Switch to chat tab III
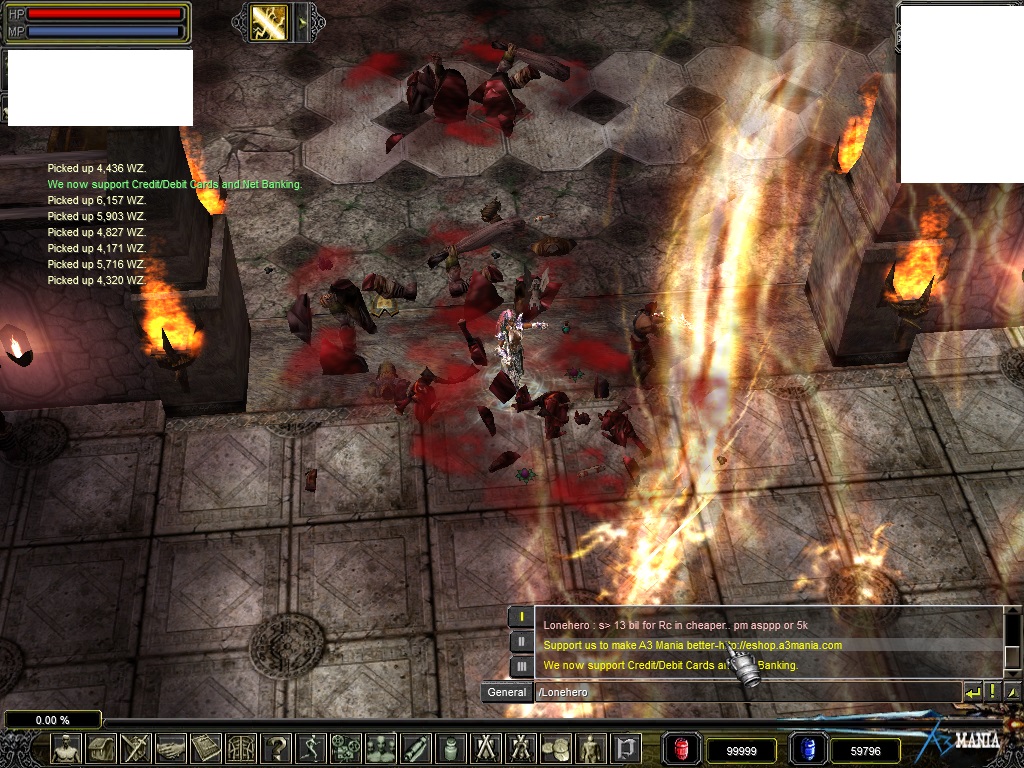The width and height of the screenshot is (1024, 768). (x=521, y=666)
